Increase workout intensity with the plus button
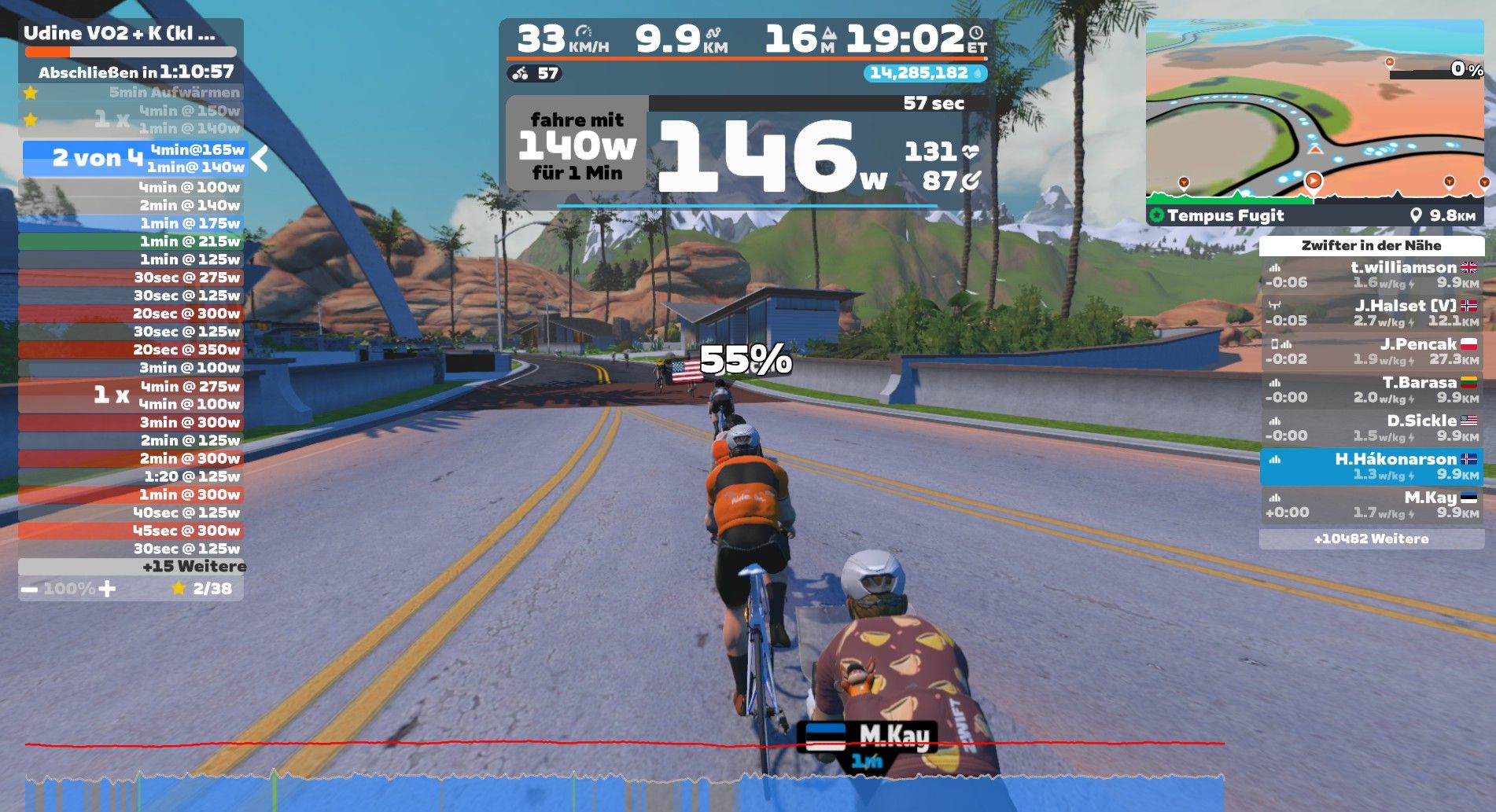This screenshot has height=812, width=1496. (107, 589)
